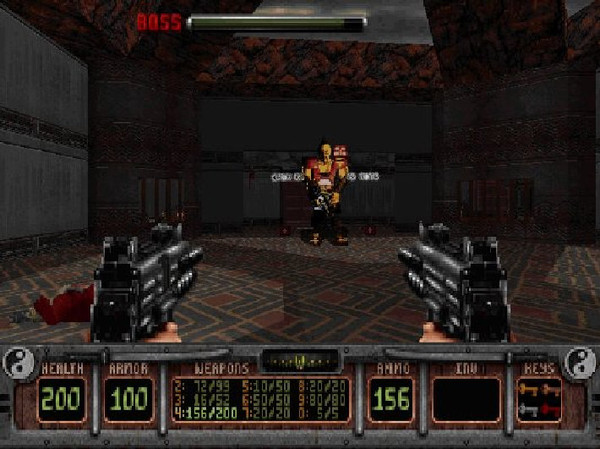Click the yin-yang emblem beside the Keys panel
The height and width of the screenshot is (449, 600).
point(580,365)
